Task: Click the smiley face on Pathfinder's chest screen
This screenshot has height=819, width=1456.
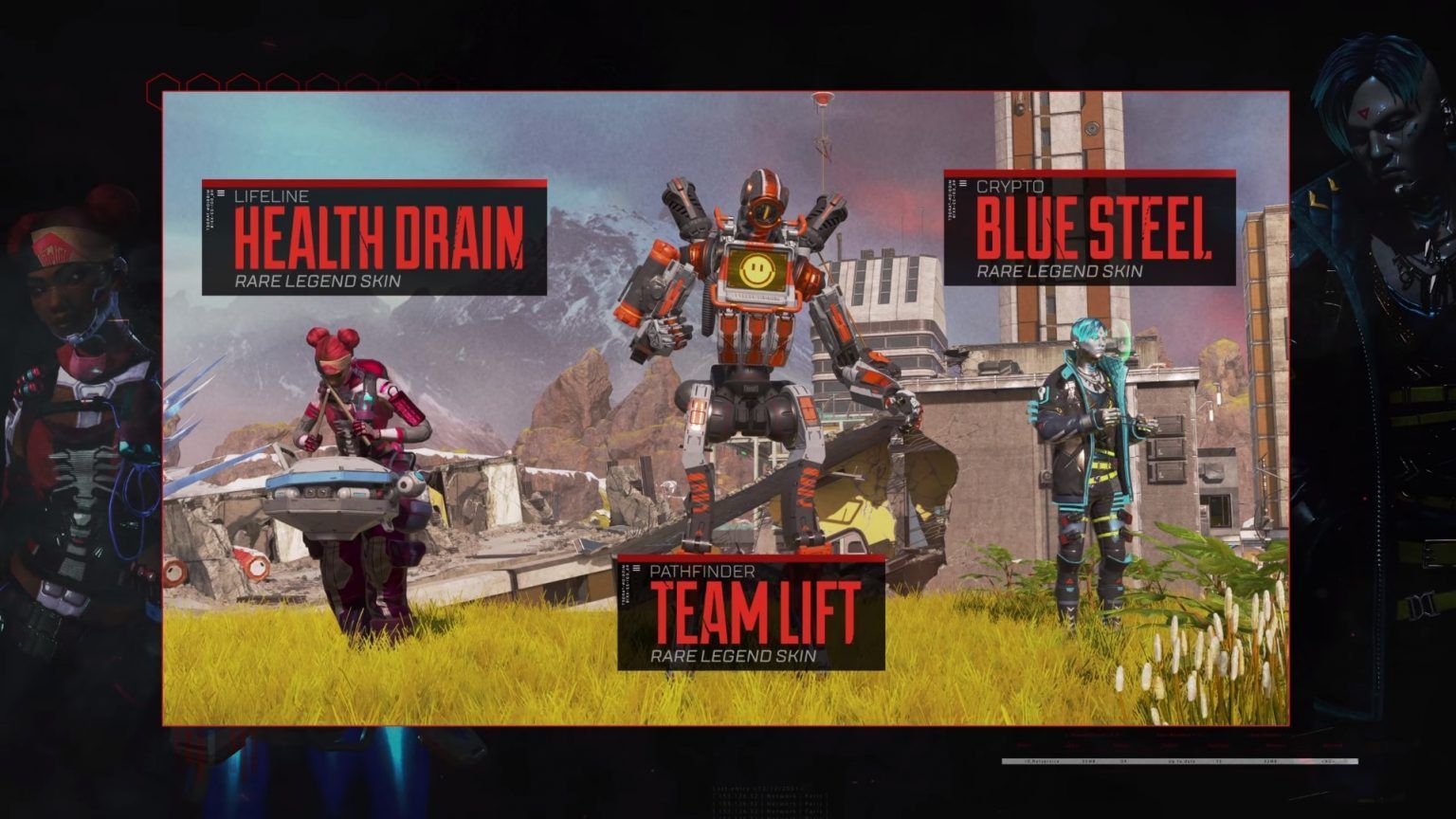Action: tap(755, 269)
